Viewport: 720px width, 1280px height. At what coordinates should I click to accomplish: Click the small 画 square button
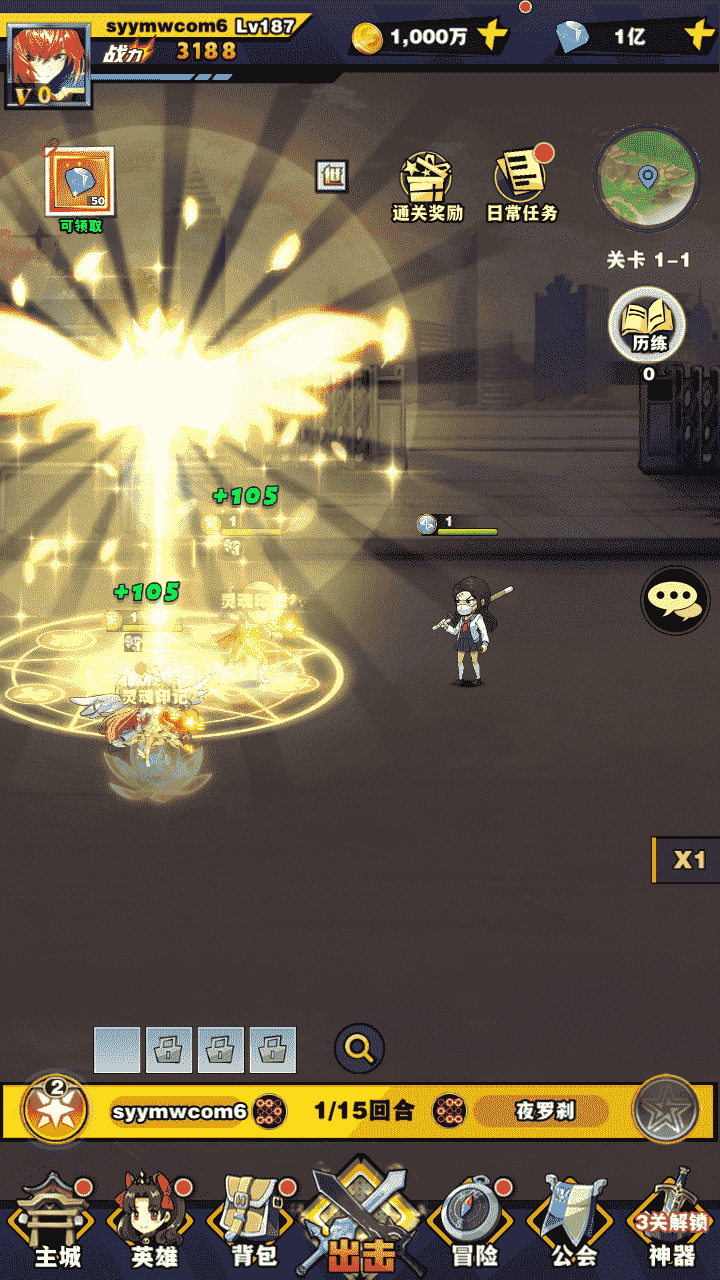point(331,176)
